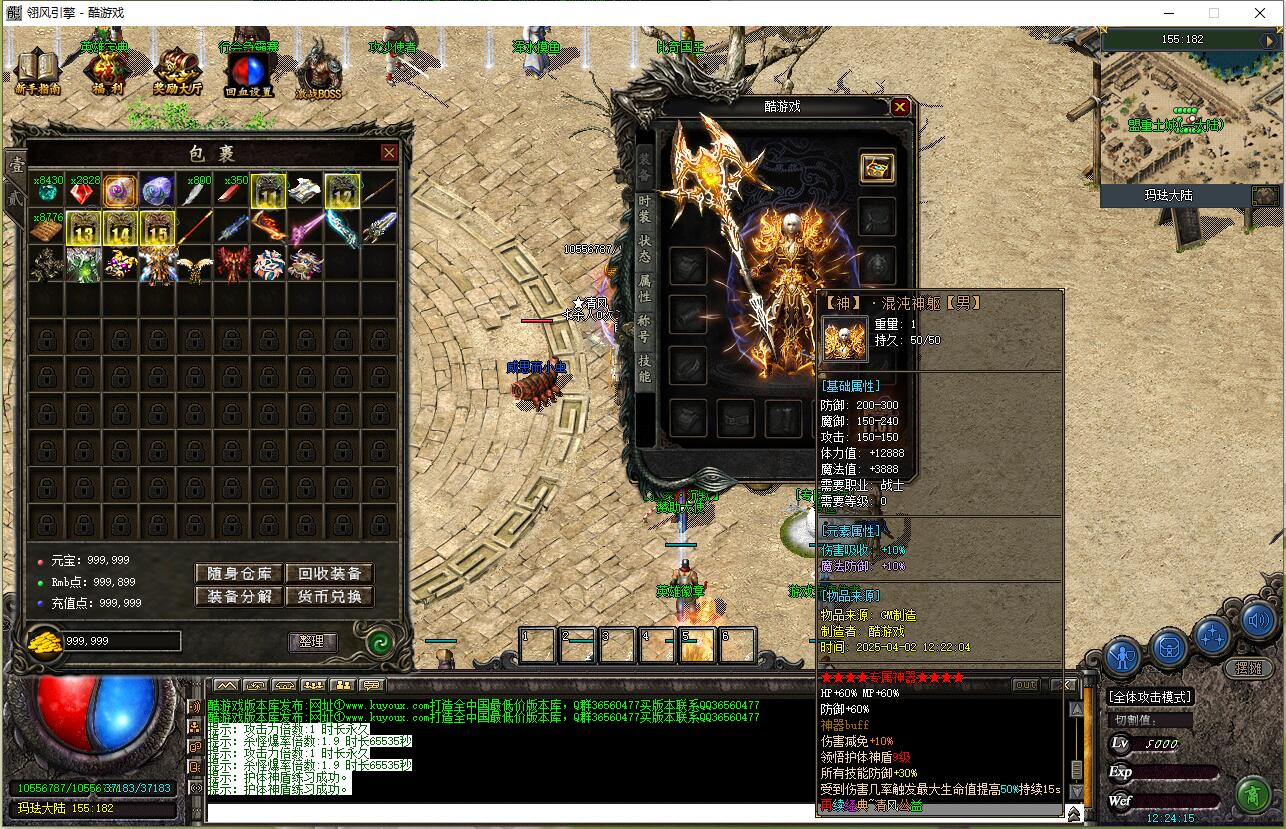The height and width of the screenshot is (829, 1286).
Task: Open the 随身仓库 portable warehouse
Action: pyautogui.click(x=239, y=574)
